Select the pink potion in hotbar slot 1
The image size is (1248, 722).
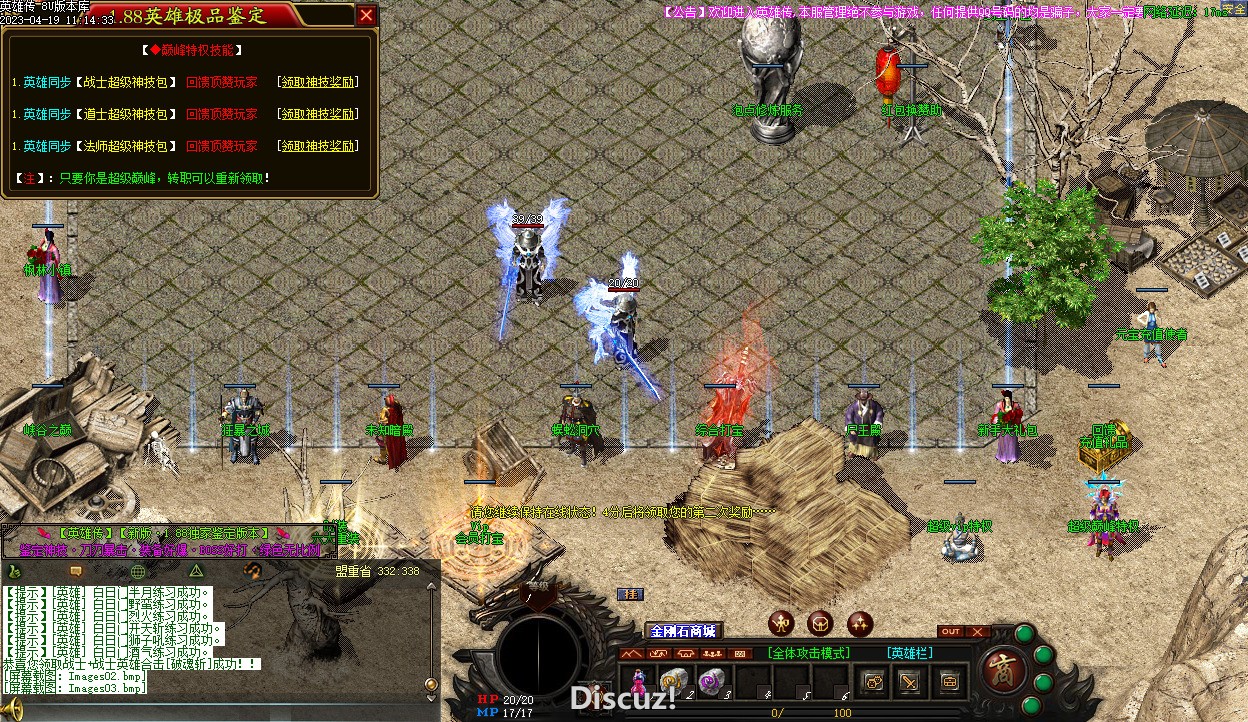click(637, 681)
